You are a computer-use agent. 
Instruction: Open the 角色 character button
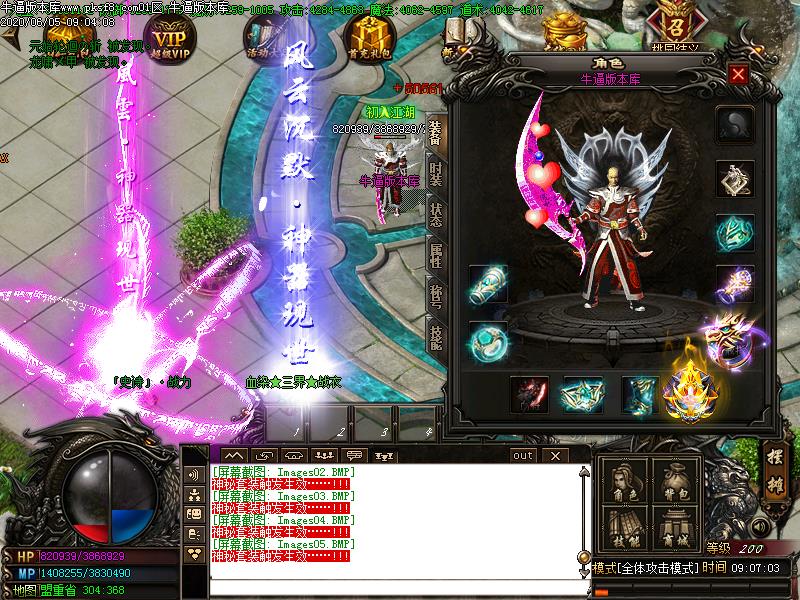tap(623, 484)
